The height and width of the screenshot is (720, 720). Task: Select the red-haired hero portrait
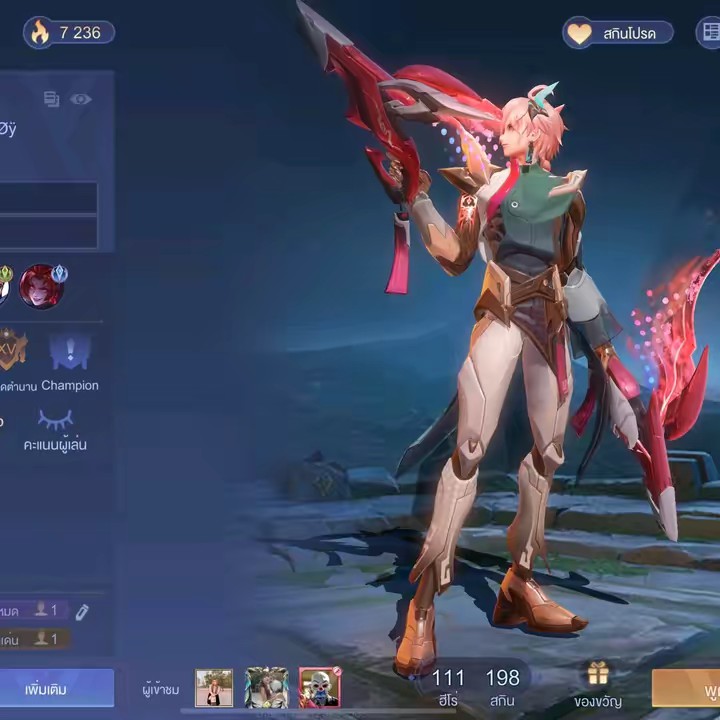coord(41,286)
